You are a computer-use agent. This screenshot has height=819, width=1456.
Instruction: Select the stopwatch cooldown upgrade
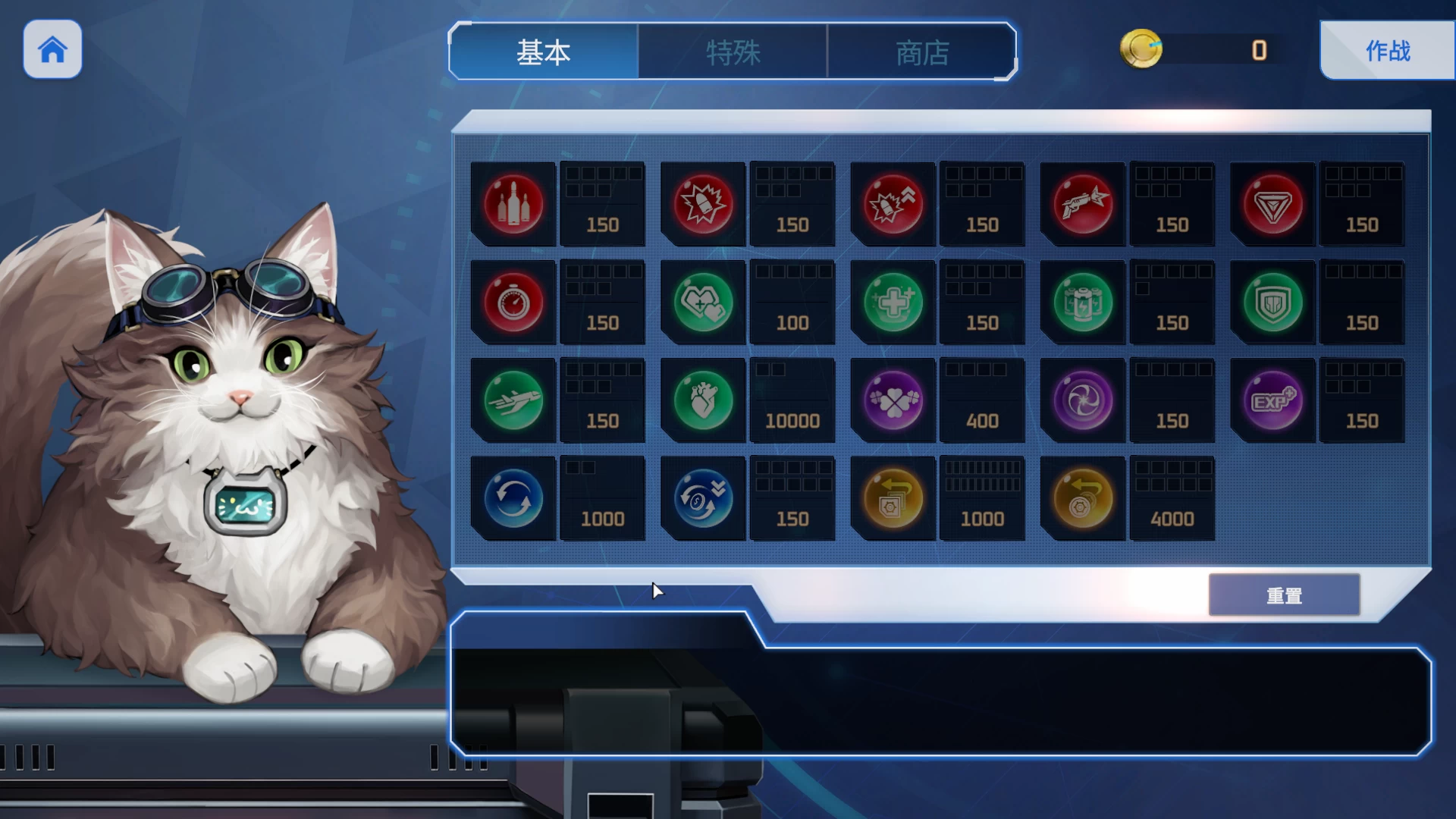513,302
